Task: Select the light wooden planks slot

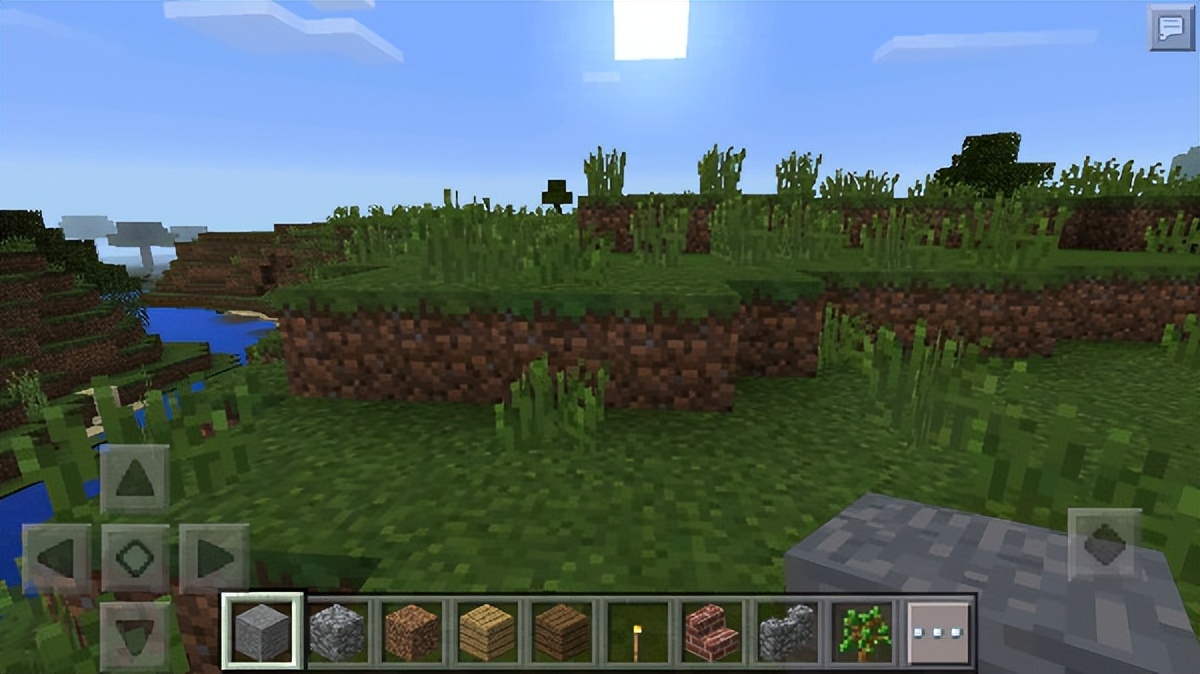Action: tap(487, 633)
